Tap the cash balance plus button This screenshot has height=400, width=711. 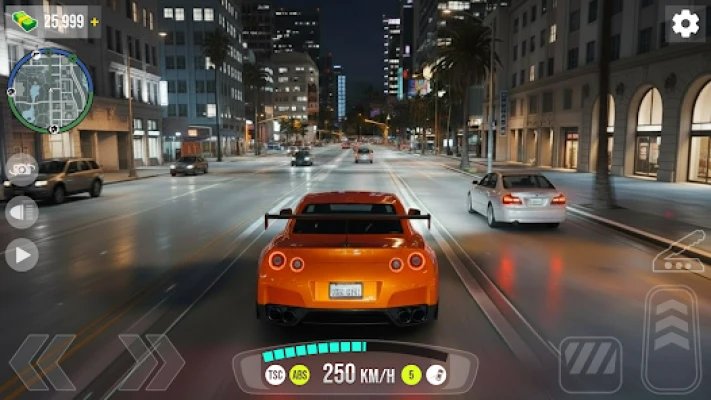point(95,21)
